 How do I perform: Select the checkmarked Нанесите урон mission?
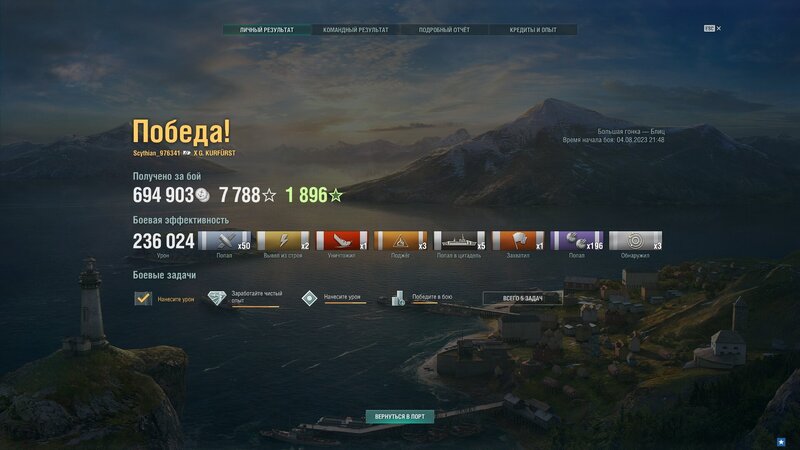[143, 298]
